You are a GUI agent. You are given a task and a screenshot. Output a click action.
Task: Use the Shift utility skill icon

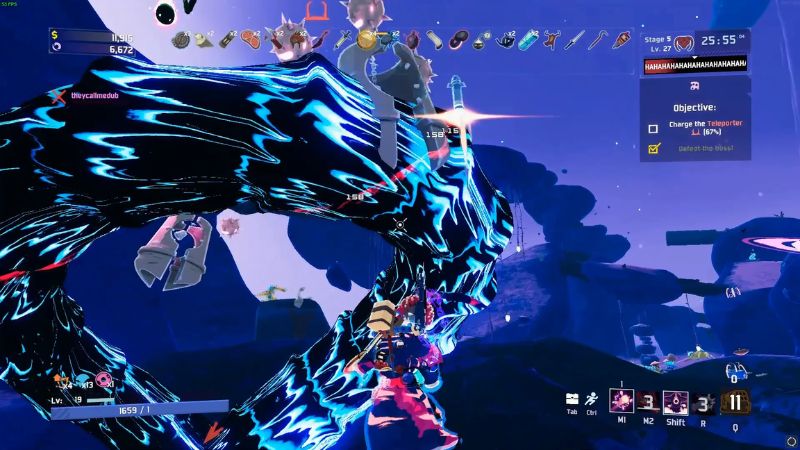[675, 403]
